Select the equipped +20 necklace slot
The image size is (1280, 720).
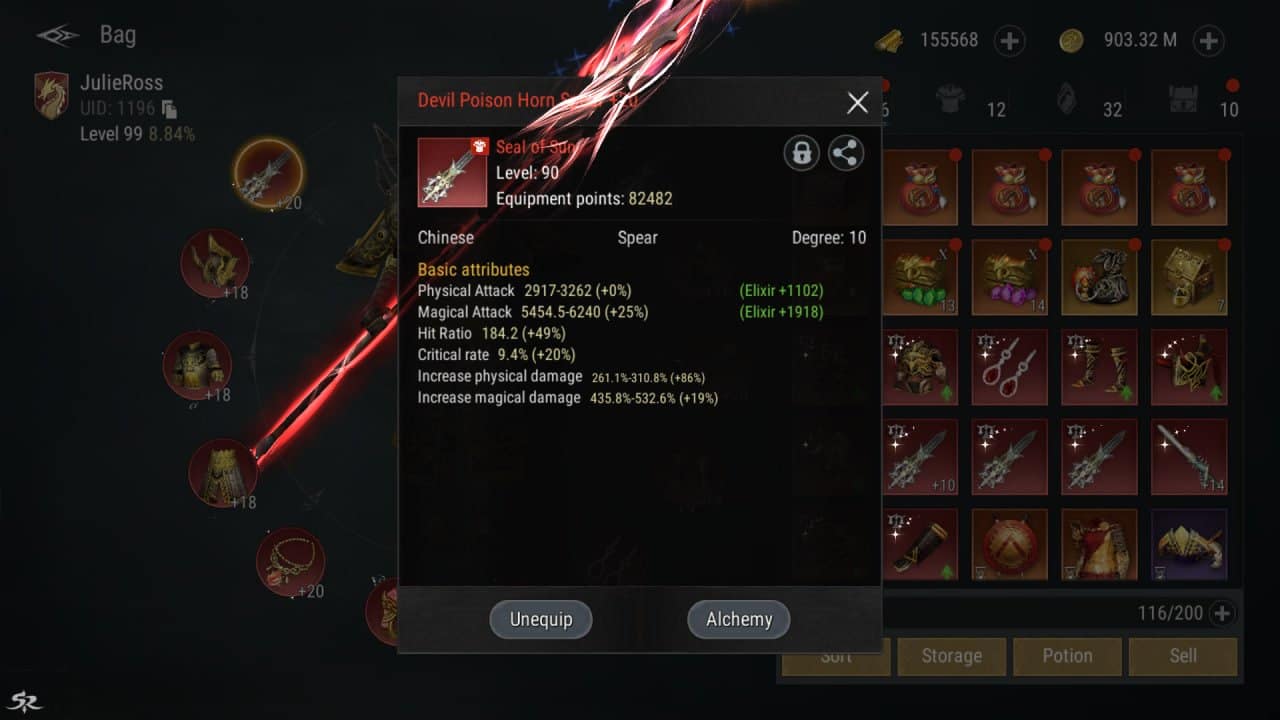point(290,562)
